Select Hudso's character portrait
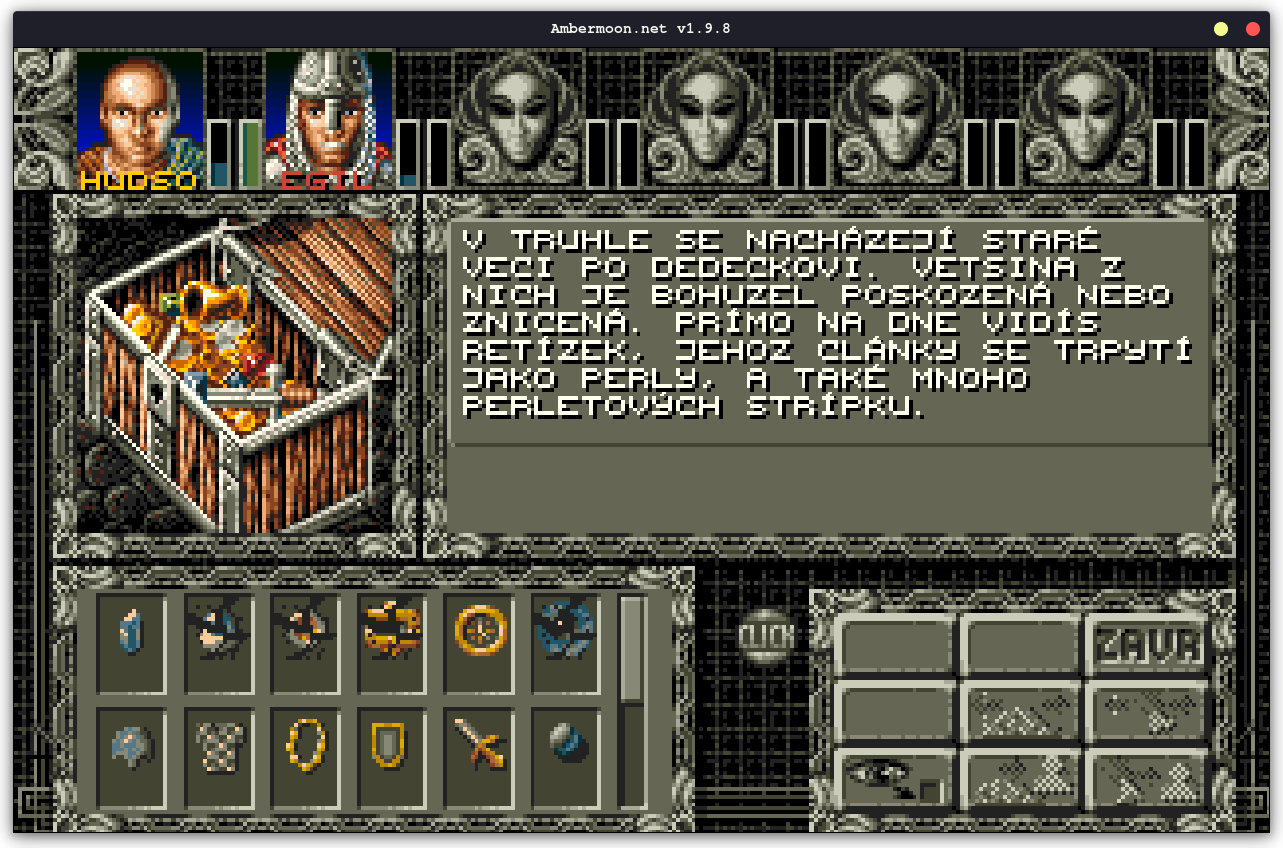The width and height of the screenshot is (1283, 848). pos(140,120)
